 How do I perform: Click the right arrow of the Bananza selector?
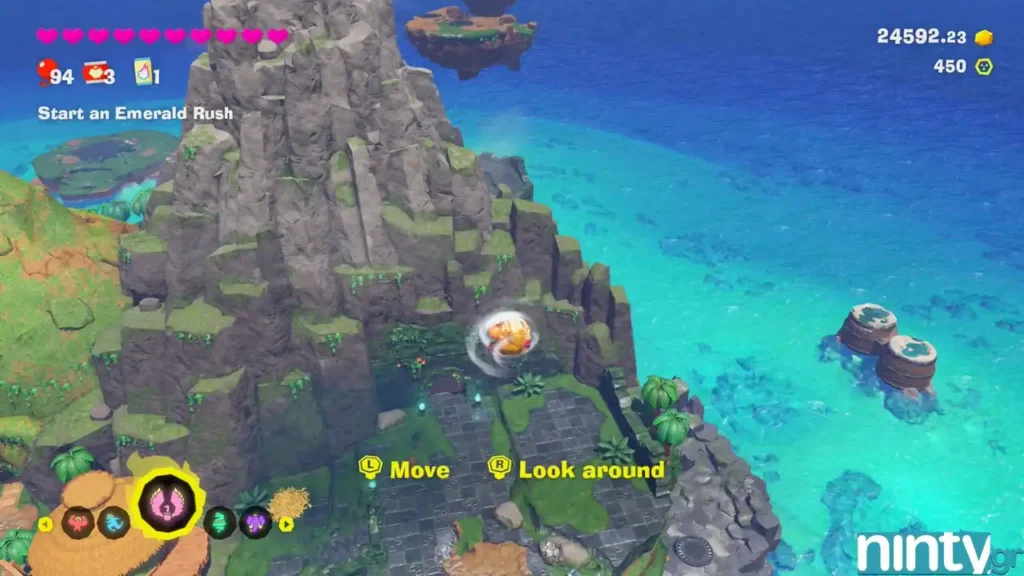287,523
